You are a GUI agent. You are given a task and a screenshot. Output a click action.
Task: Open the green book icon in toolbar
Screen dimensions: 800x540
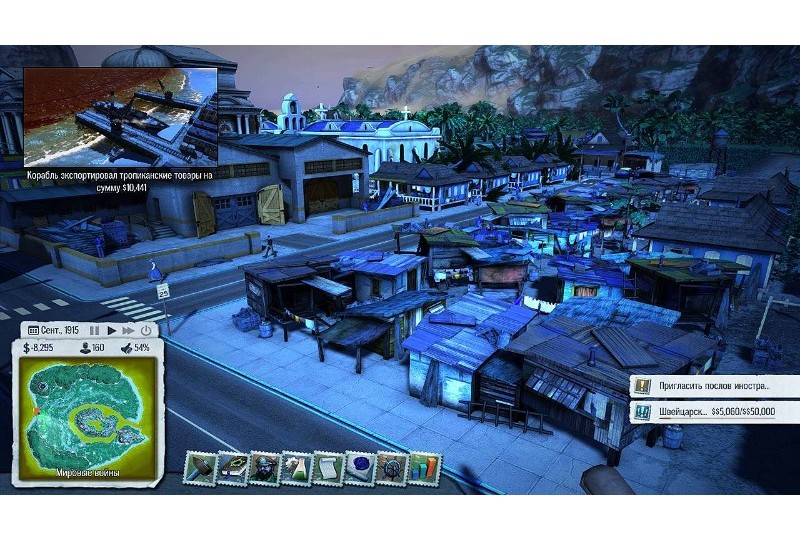click(x=233, y=467)
